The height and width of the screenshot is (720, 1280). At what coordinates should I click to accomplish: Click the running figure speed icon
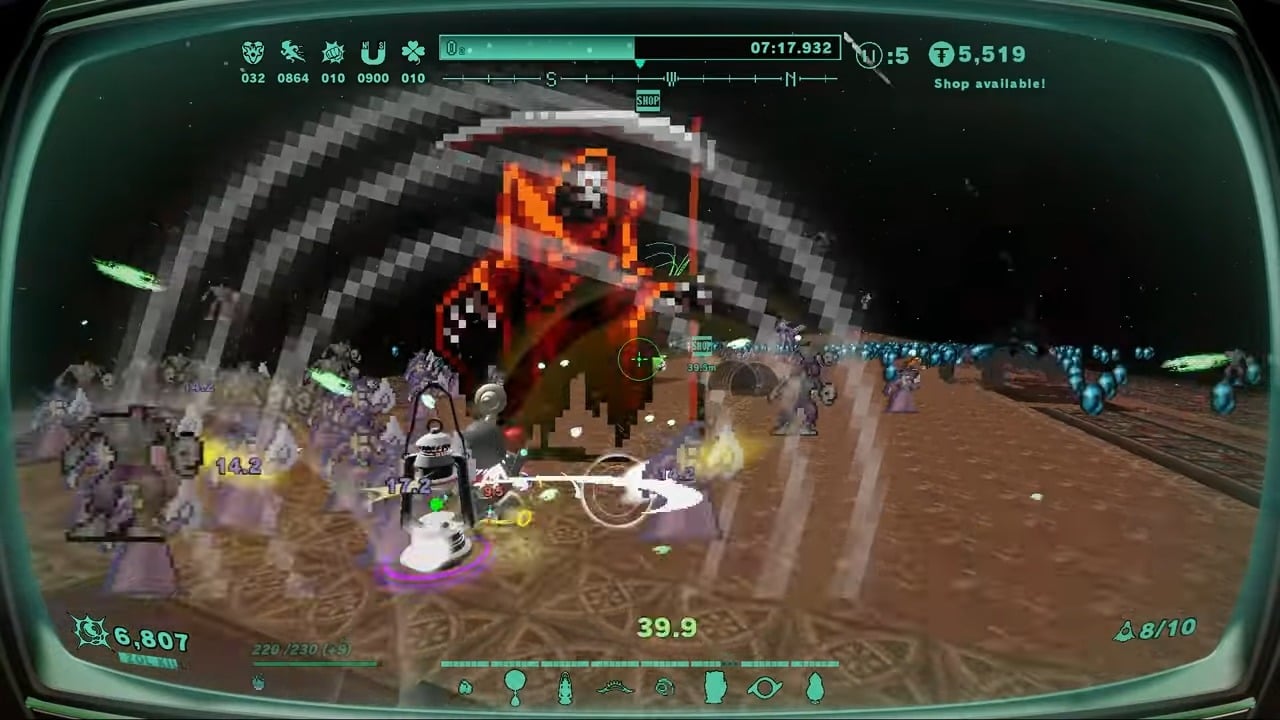[x=293, y=53]
